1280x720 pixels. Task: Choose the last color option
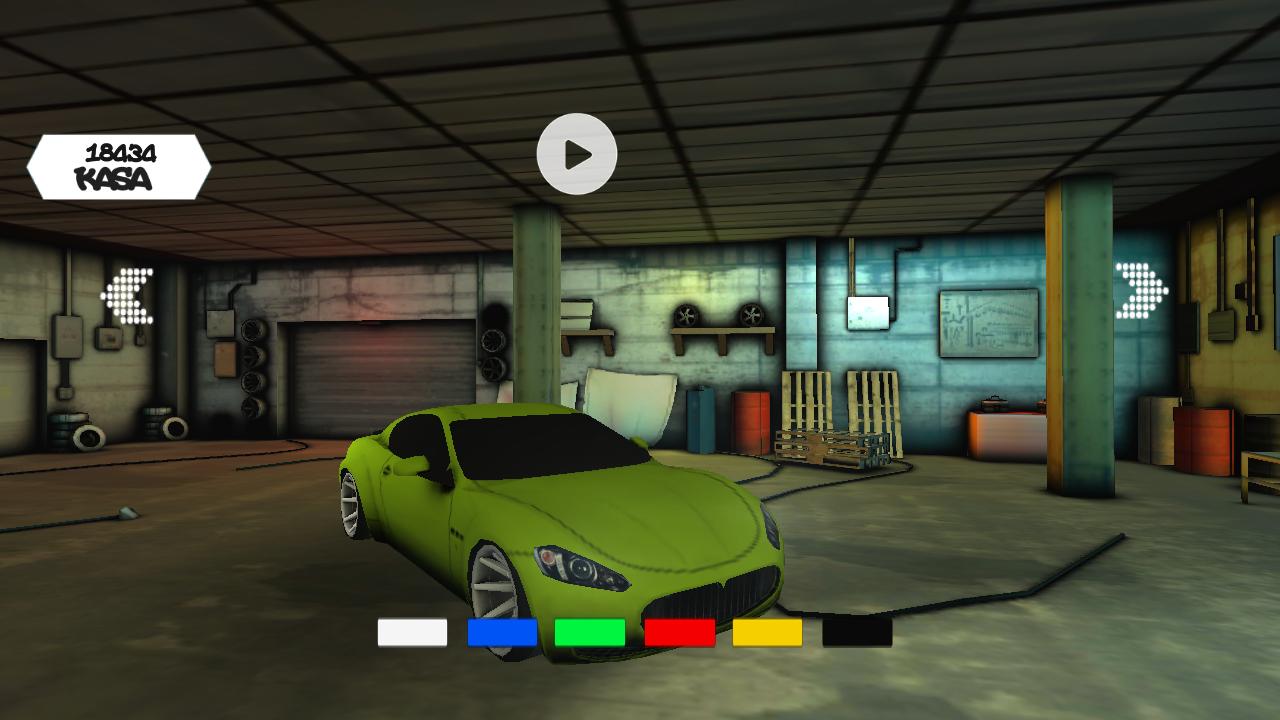click(855, 633)
